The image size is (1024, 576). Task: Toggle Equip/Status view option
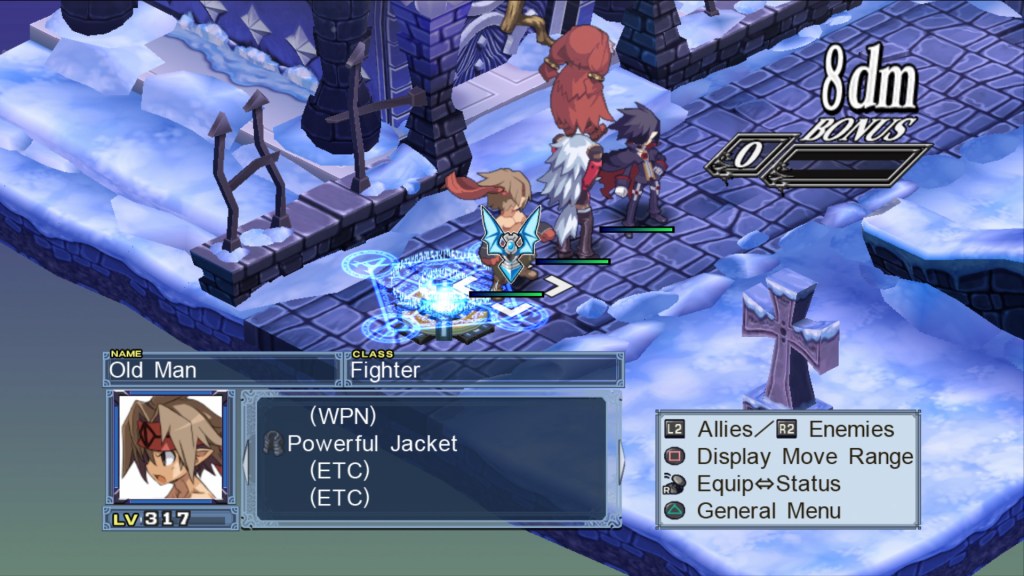(x=768, y=484)
